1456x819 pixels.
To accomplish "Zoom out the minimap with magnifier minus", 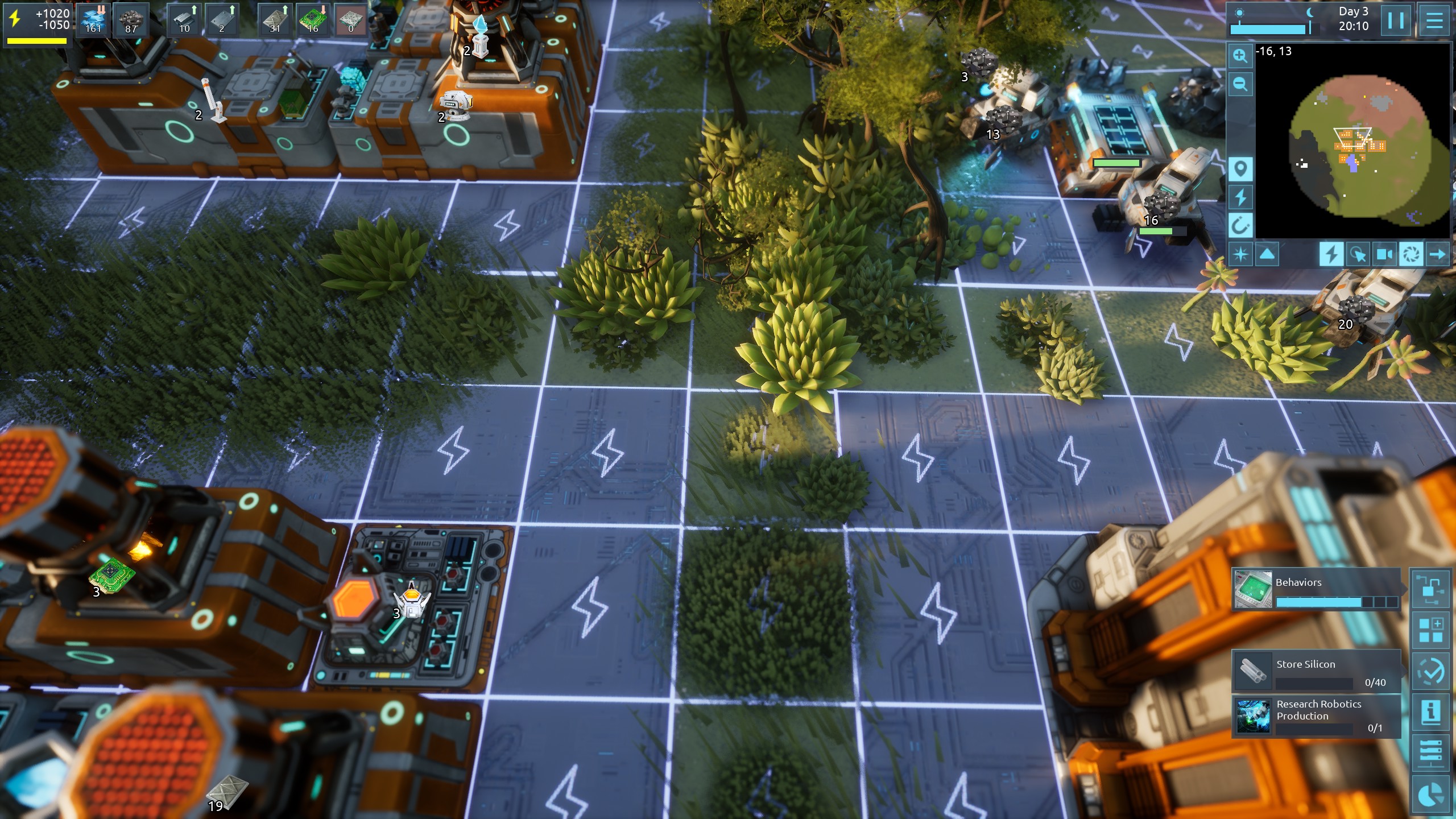I will pyautogui.click(x=1240, y=85).
